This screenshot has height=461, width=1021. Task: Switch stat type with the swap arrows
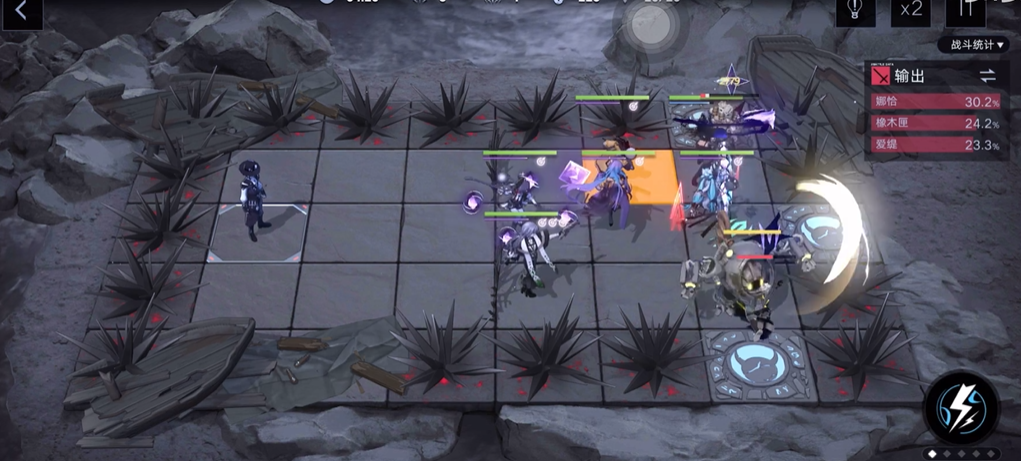pyautogui.click(x=987, y=76)
